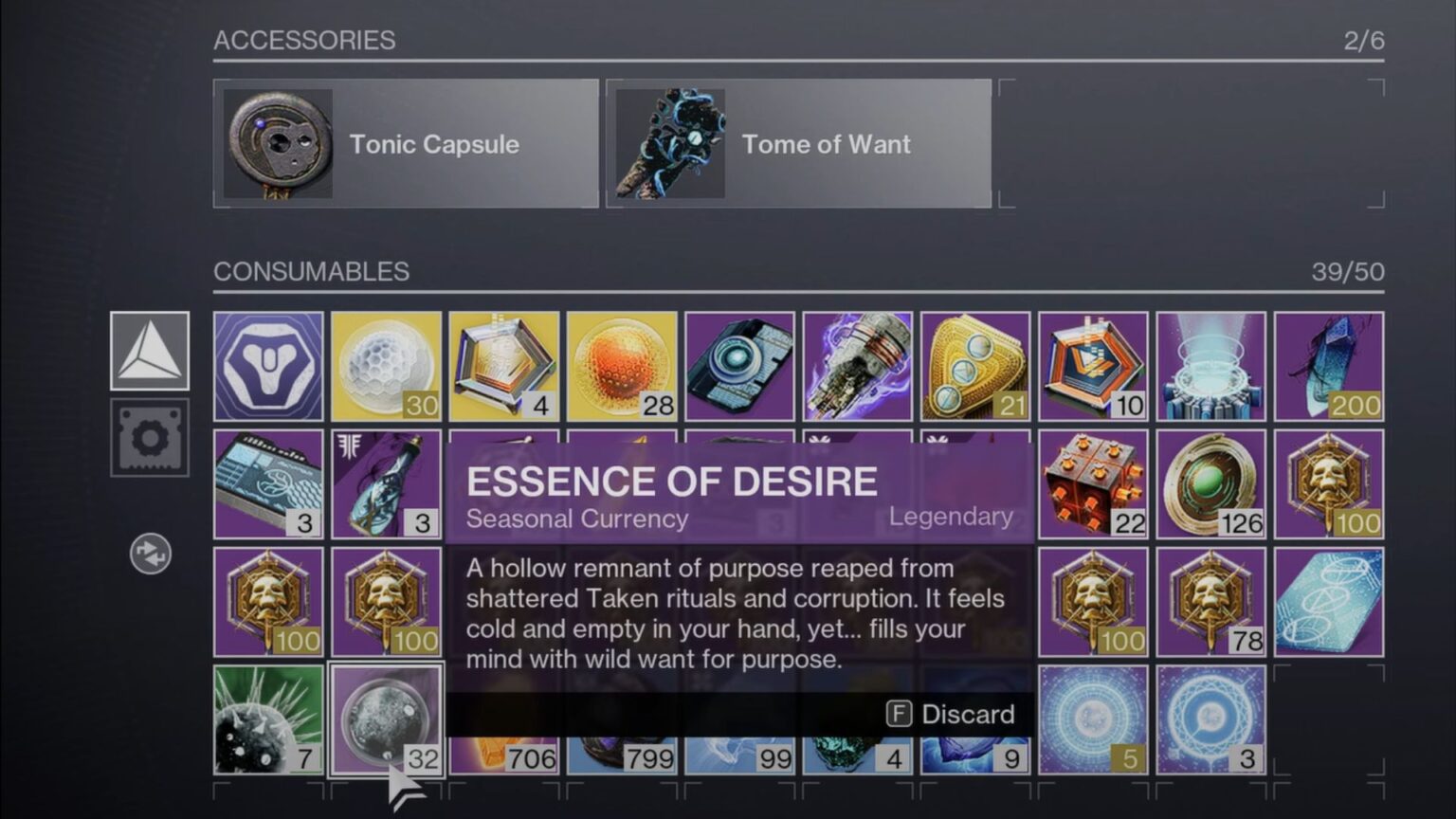Click the Destiny tricorn logo icon
Viewport: 1456px width, 819px height.
tap(150, 349)
